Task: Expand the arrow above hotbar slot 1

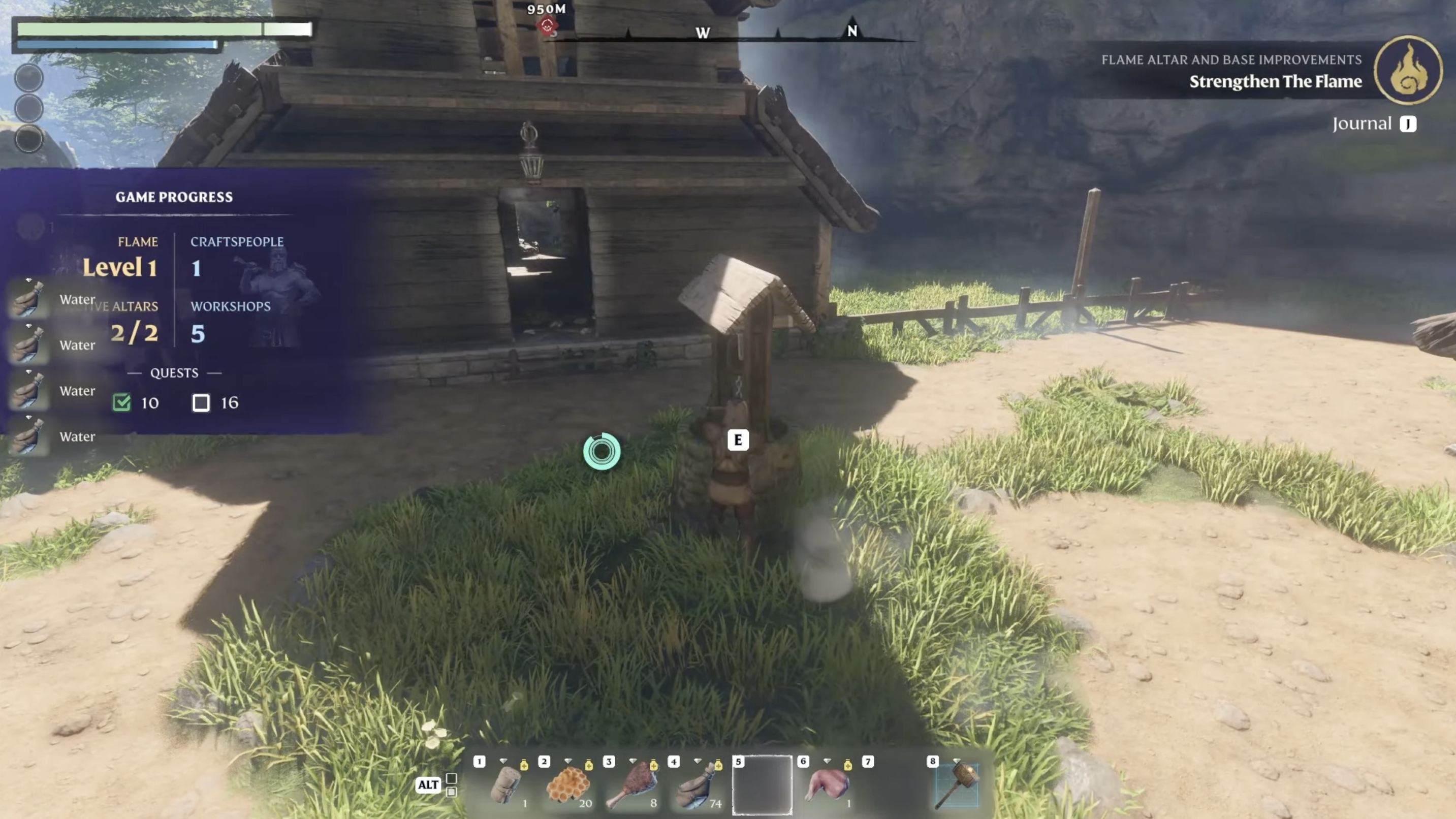Action: (x=503, y=761)
